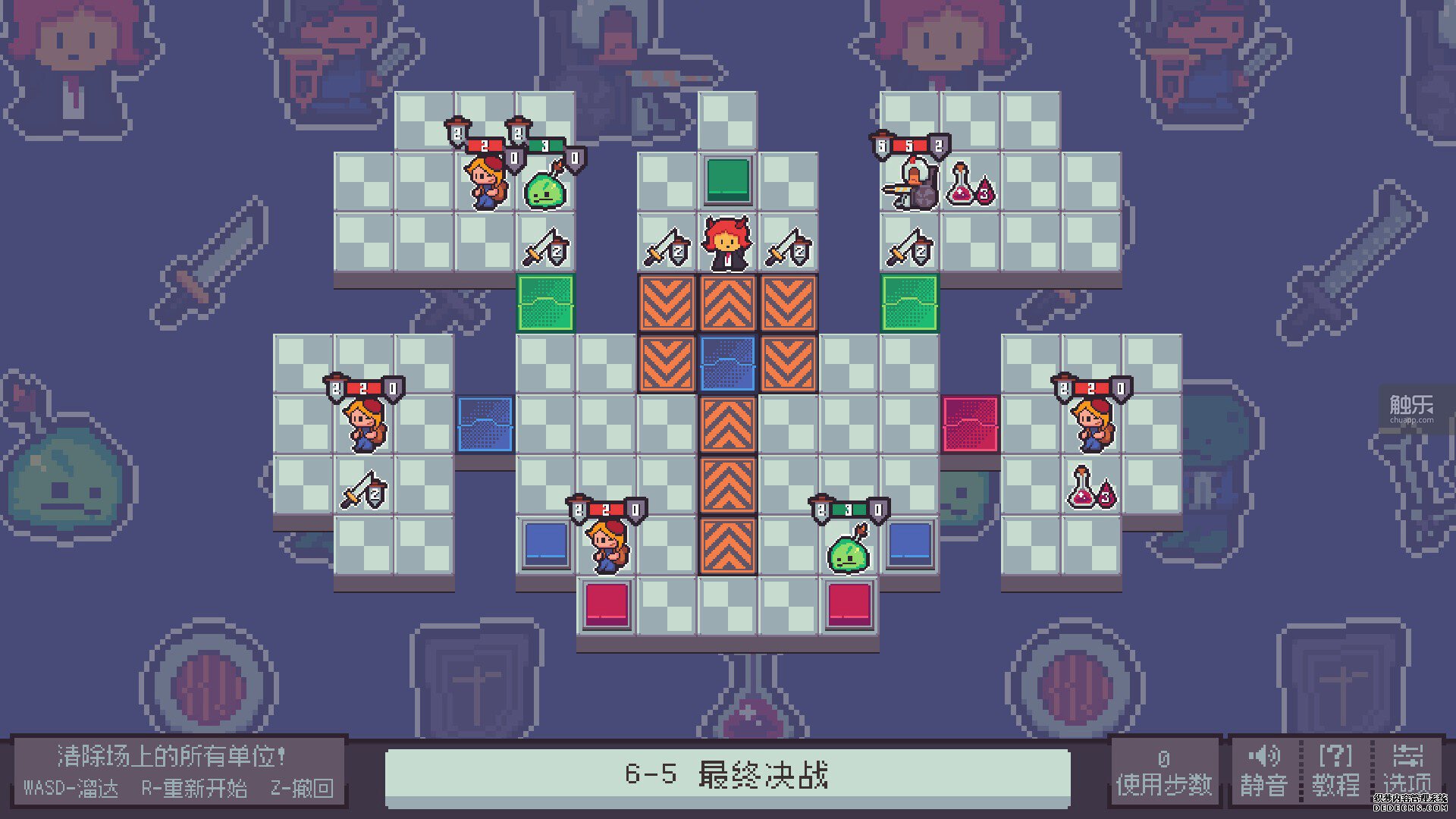The height and width of the screenshot is (819, 1456).
Task: Select the red-haired demon girl in the center
Action: 729,246
